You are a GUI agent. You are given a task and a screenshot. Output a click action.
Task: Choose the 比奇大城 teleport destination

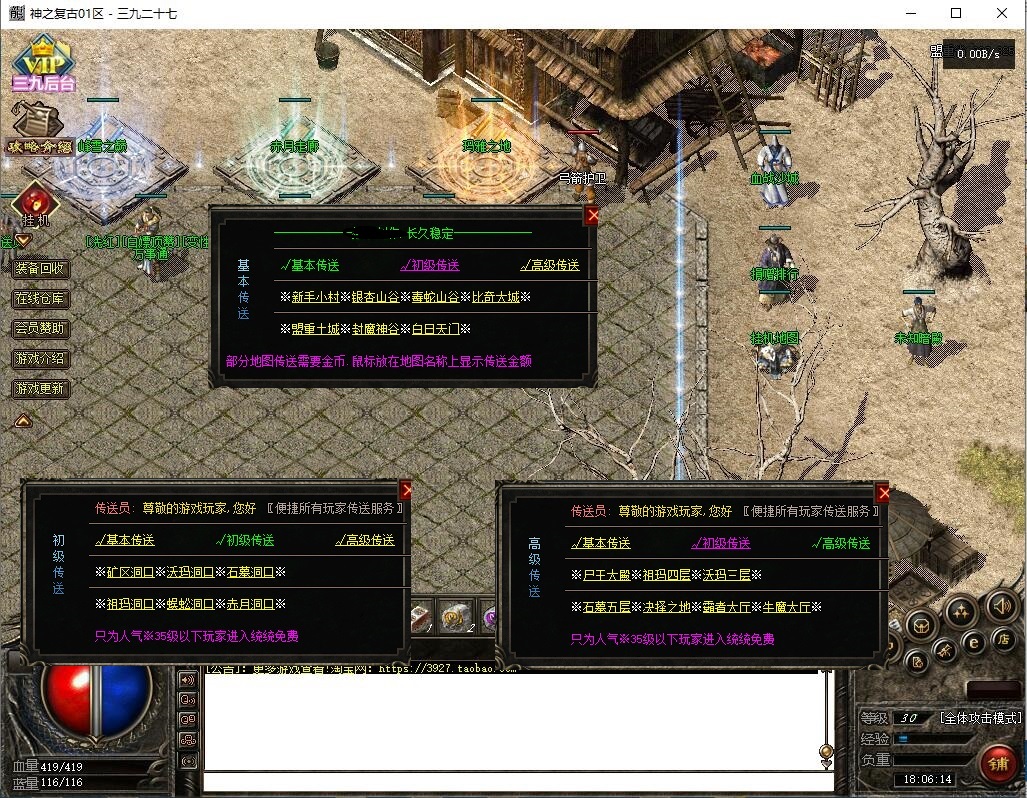tap(495, 297)
